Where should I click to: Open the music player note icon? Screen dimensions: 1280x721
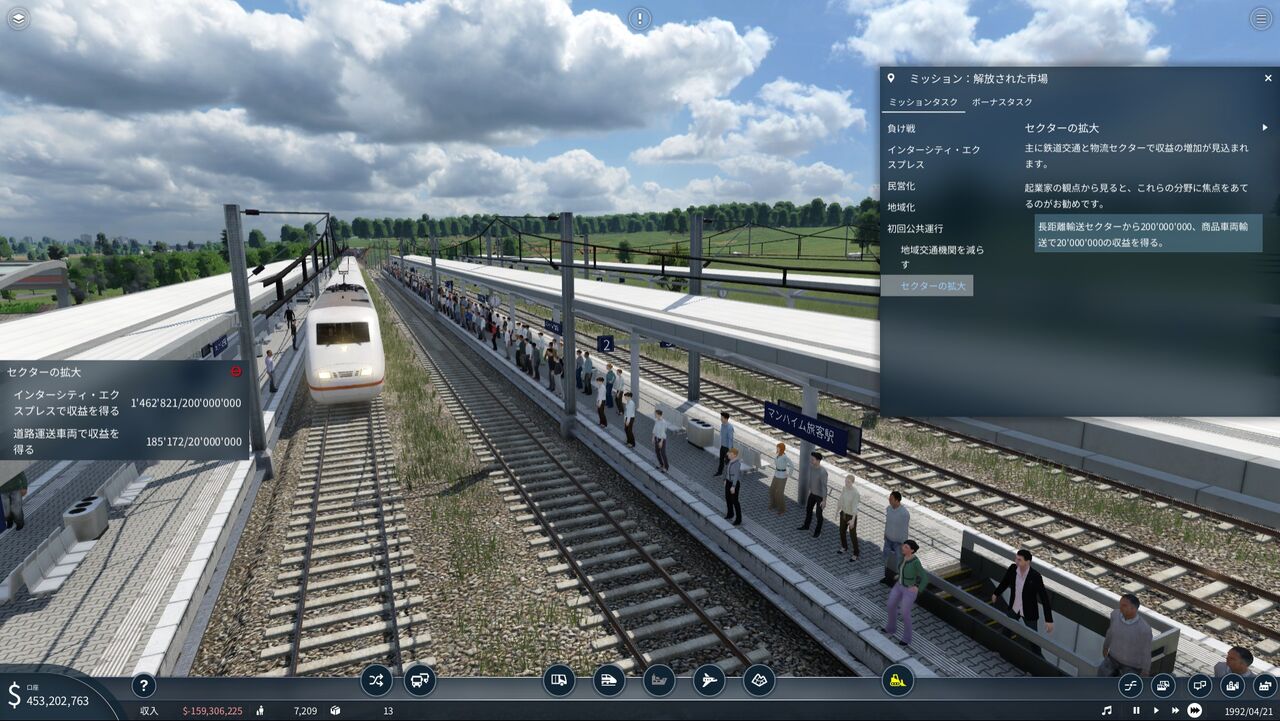(x=1105, y=711)
